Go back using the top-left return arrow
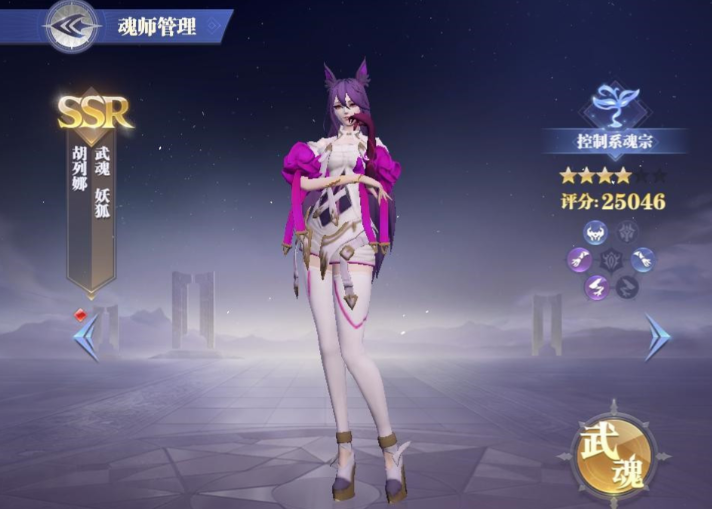The height and width of the screenshot is (509, 712). point(72,25)
